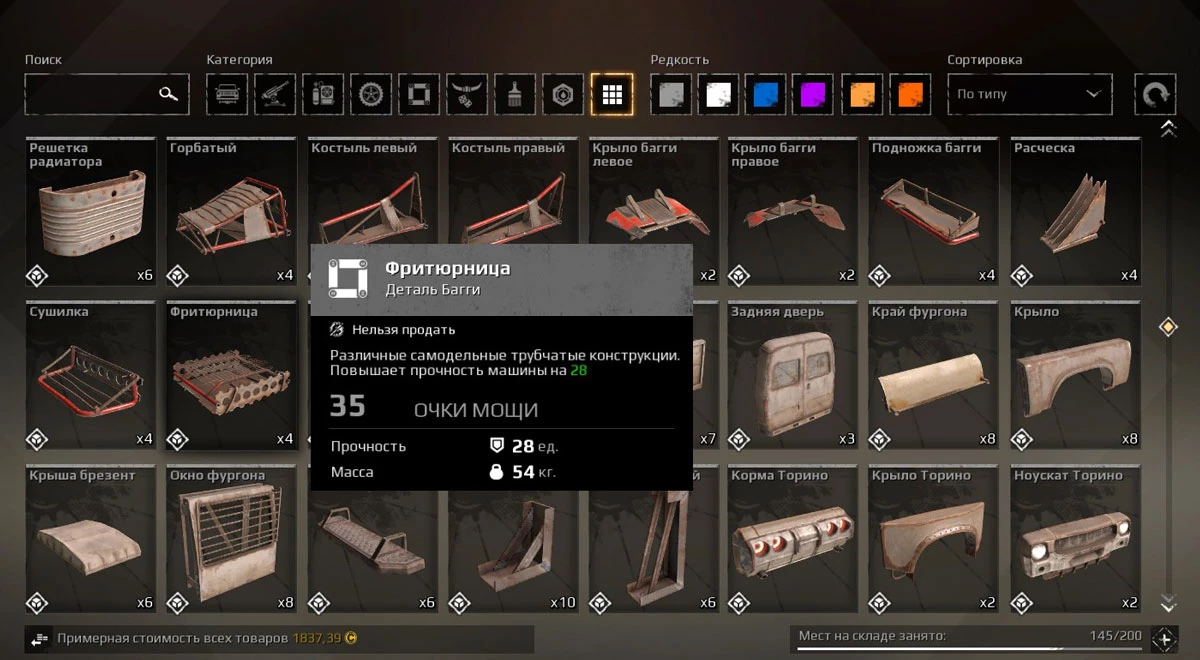Pick the Расческа item slot
This screenshot has width=1200, height=660.
click(x=1075, y=212)
